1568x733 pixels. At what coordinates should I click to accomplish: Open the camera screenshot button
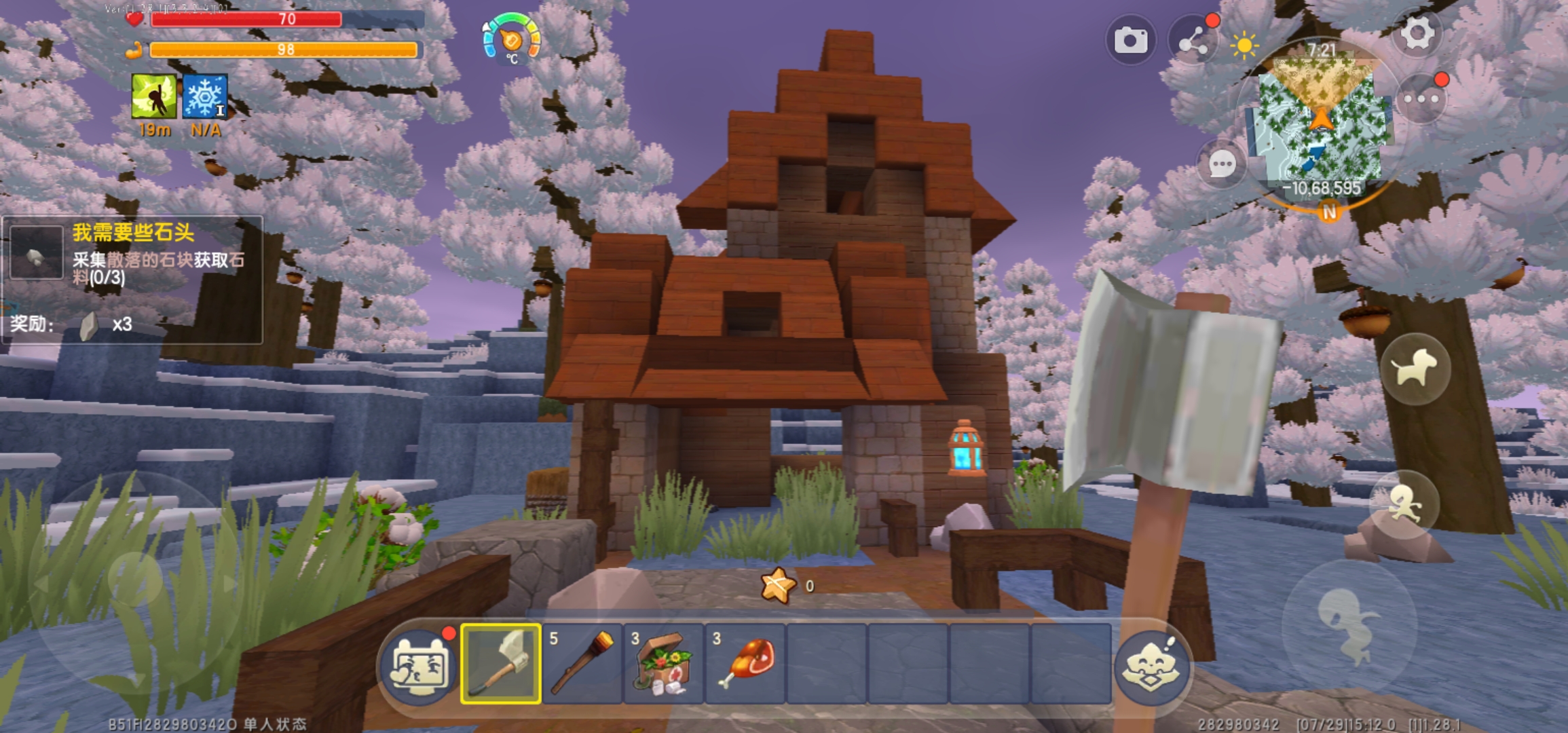coord(1130,41)
